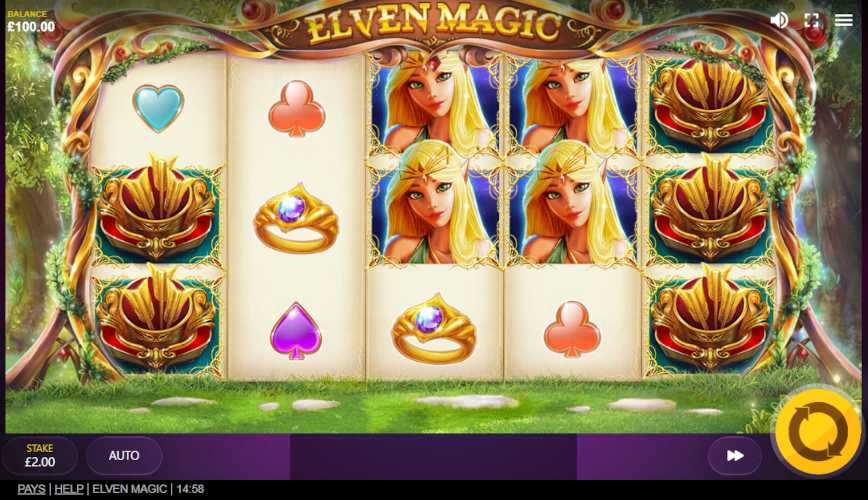Viewport: 868px width, 500px height.
Task: Show the Help page
Action: [69, 489]
